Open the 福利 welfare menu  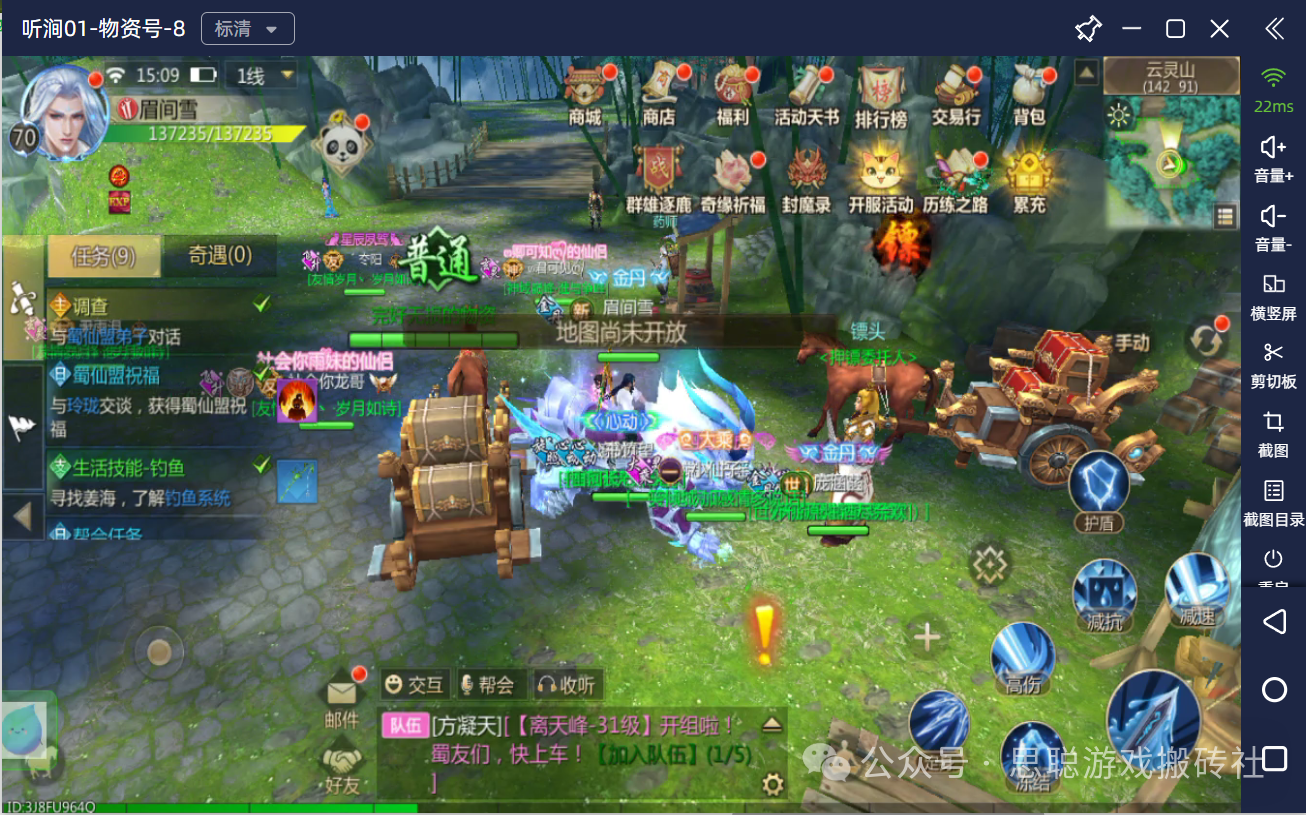click(x=733, y=92)
